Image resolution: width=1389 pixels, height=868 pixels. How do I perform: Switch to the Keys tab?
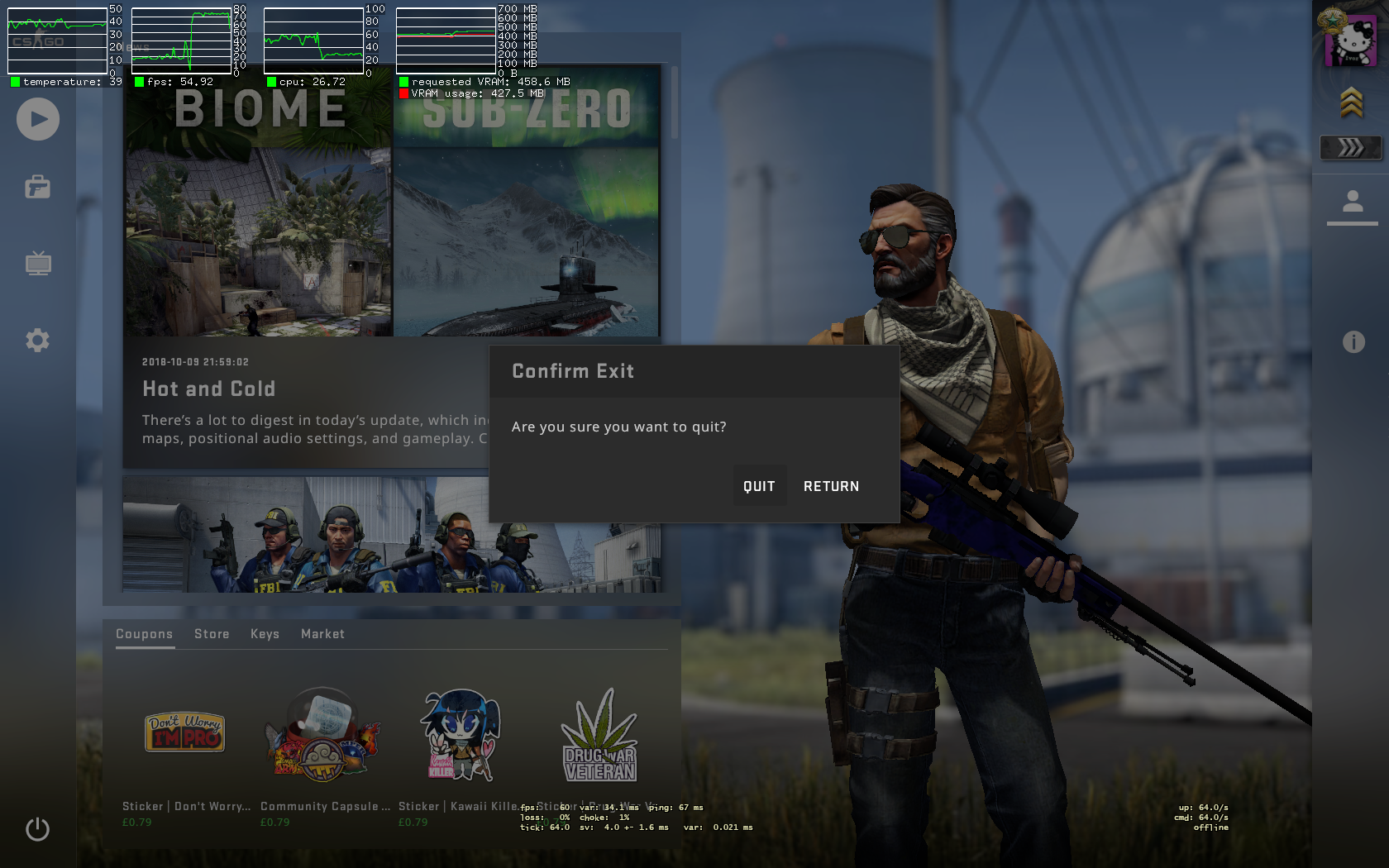tap(265, 634)
